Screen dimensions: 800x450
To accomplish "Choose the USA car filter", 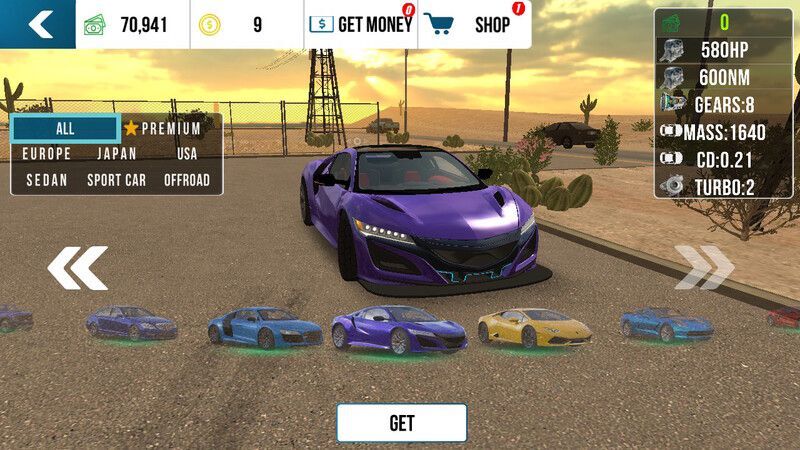I will [187, 154].
